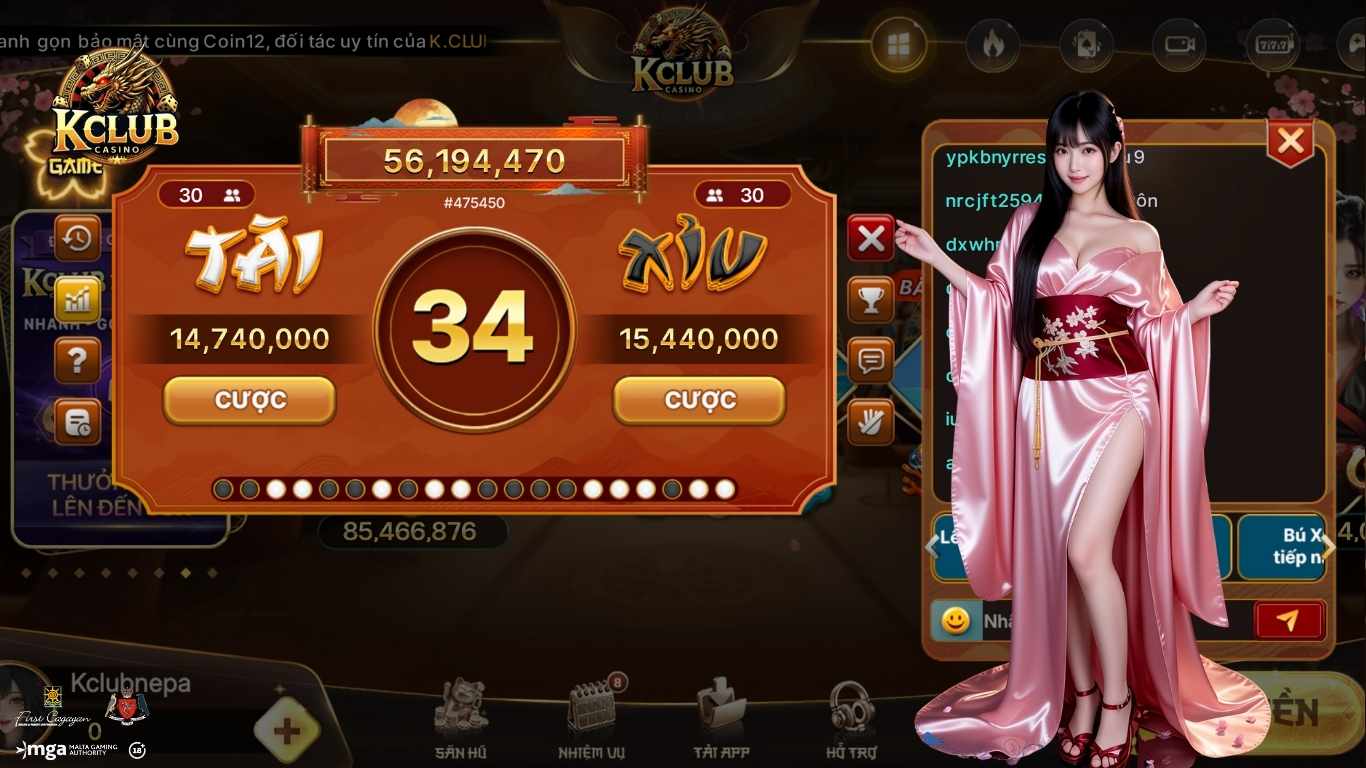
Task: Click the hand gesture icon
Action: coord(871,421)
